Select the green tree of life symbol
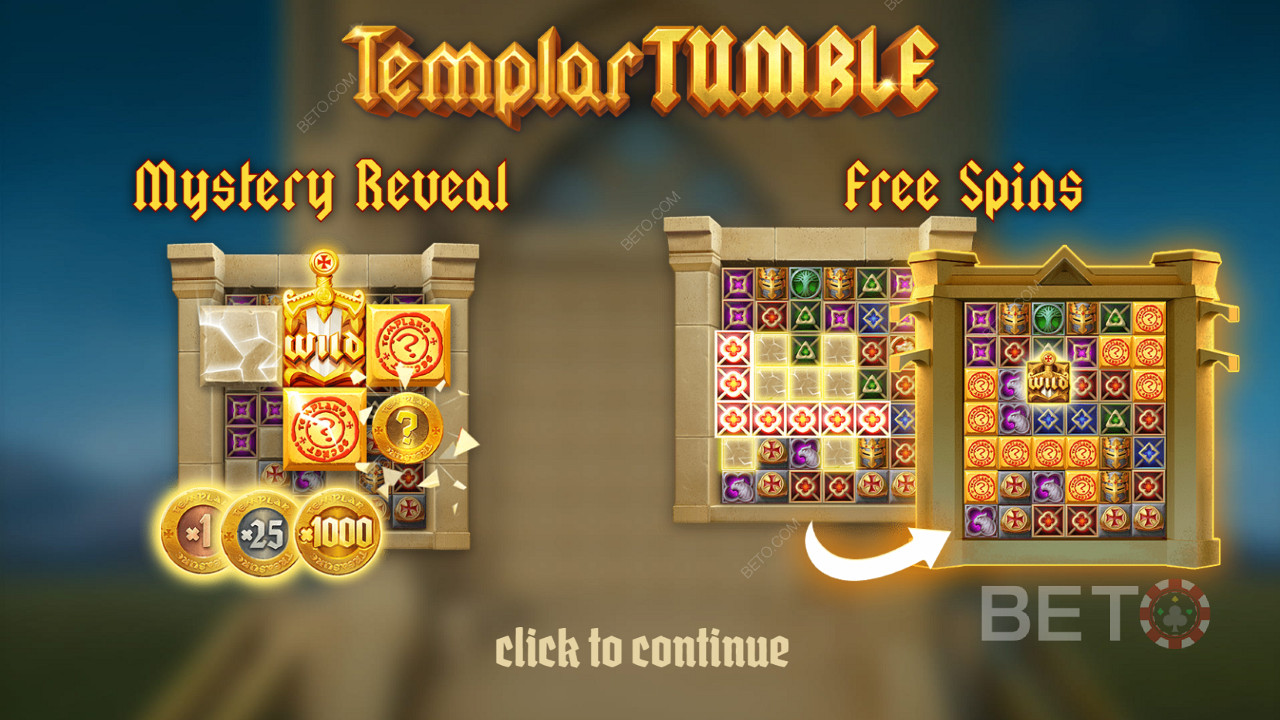Image resolution: width=1280 pixels, height=720 pixels. [804, 282]
